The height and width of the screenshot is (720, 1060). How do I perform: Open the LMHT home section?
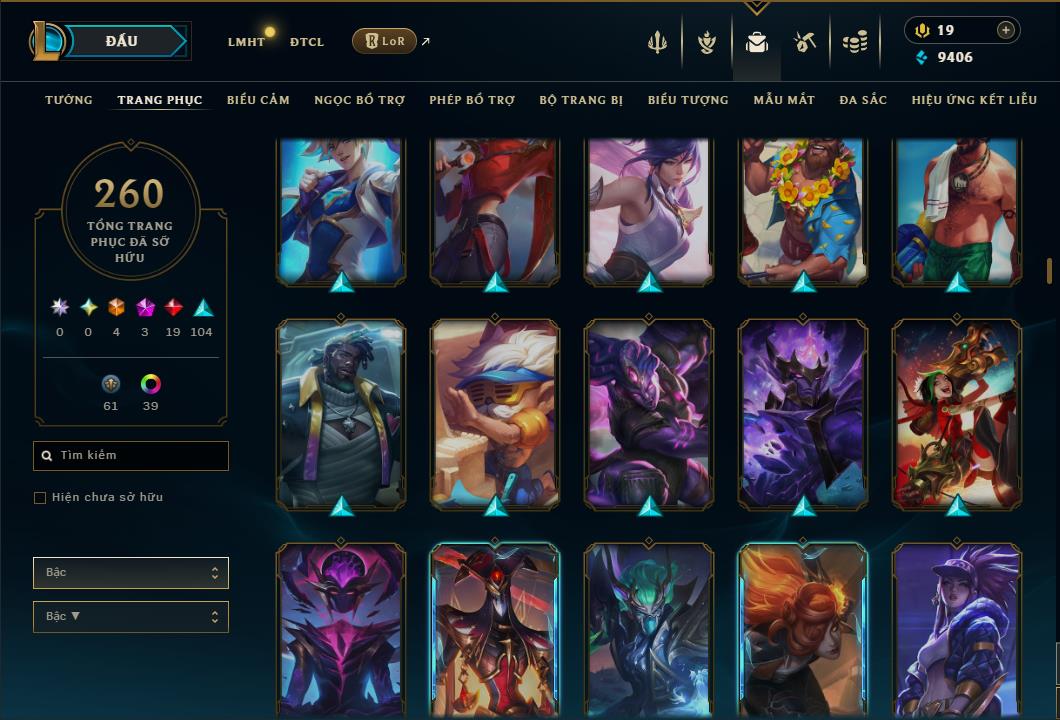pyautogui.click(x=246, y=42)
